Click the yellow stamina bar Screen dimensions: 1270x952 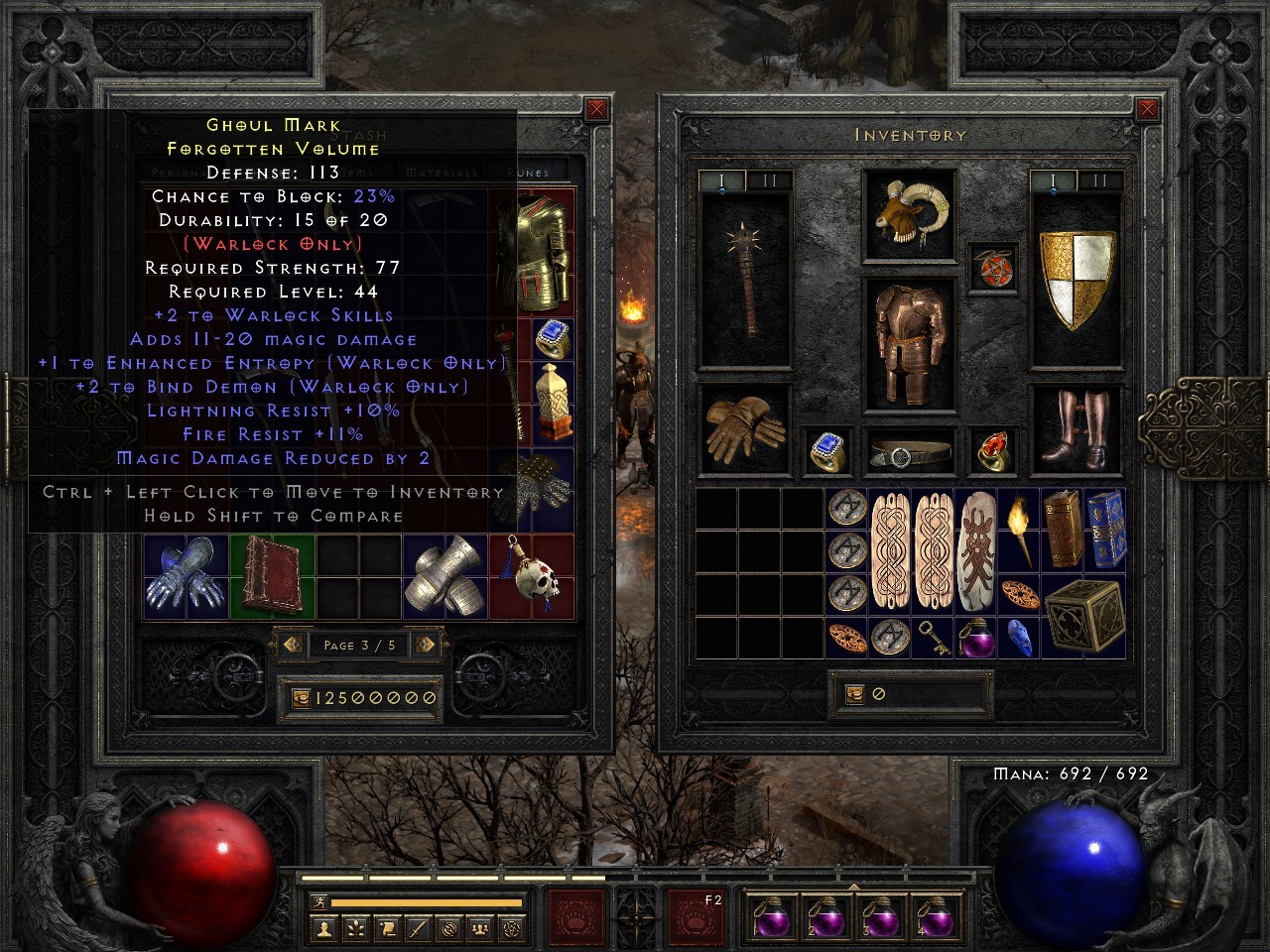coord(427,904)
